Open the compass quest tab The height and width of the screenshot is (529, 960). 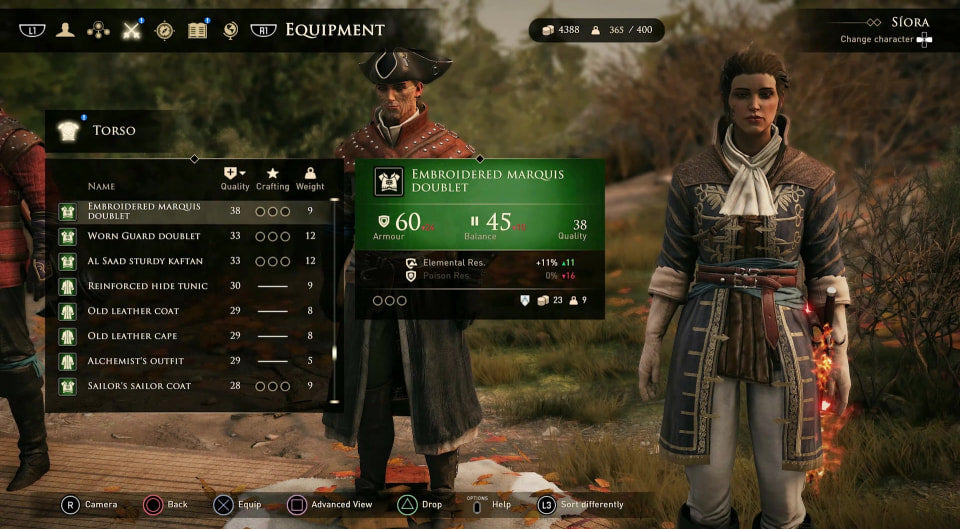click(x=165, y=30)
